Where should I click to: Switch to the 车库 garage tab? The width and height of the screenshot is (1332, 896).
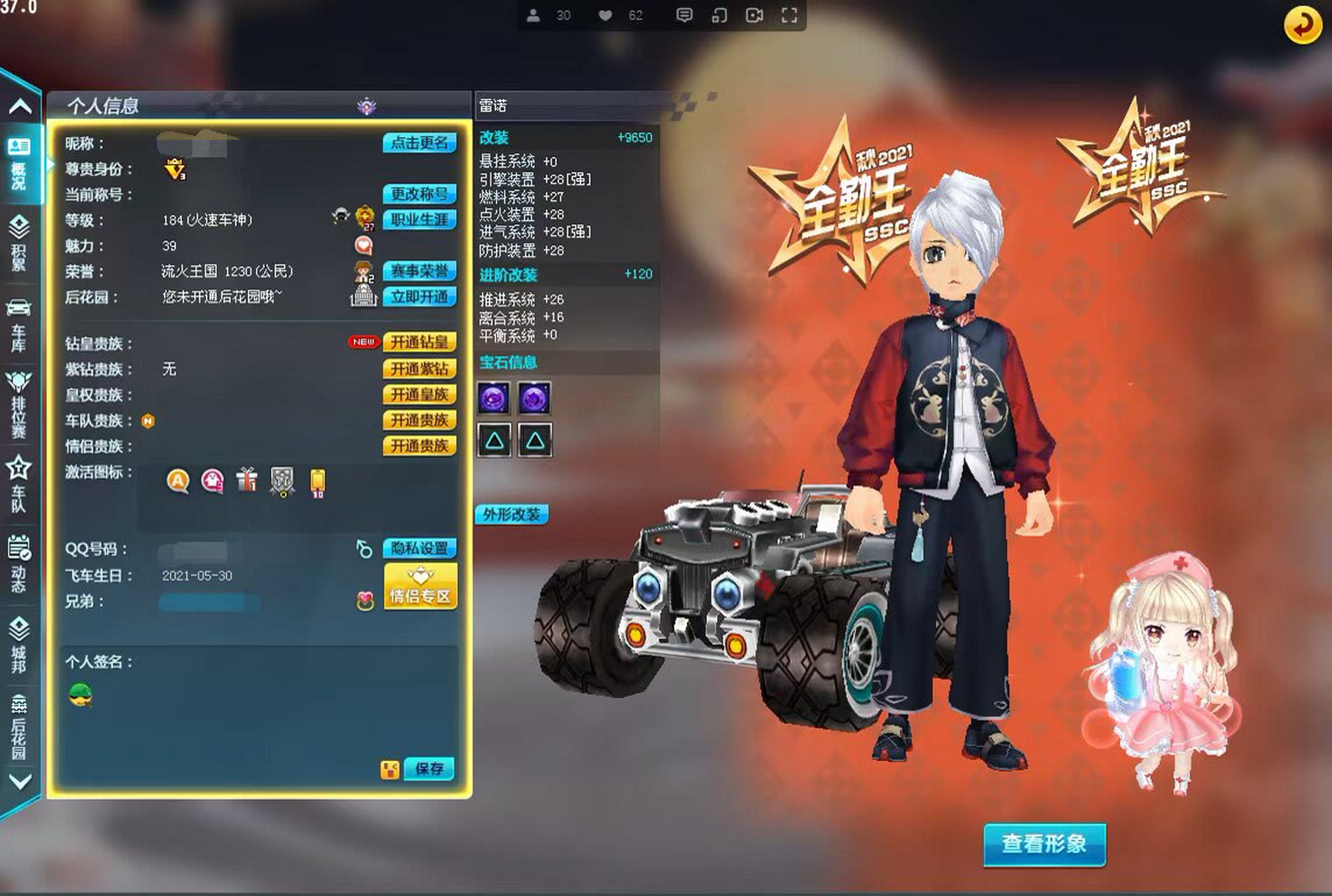coord(19,326)
